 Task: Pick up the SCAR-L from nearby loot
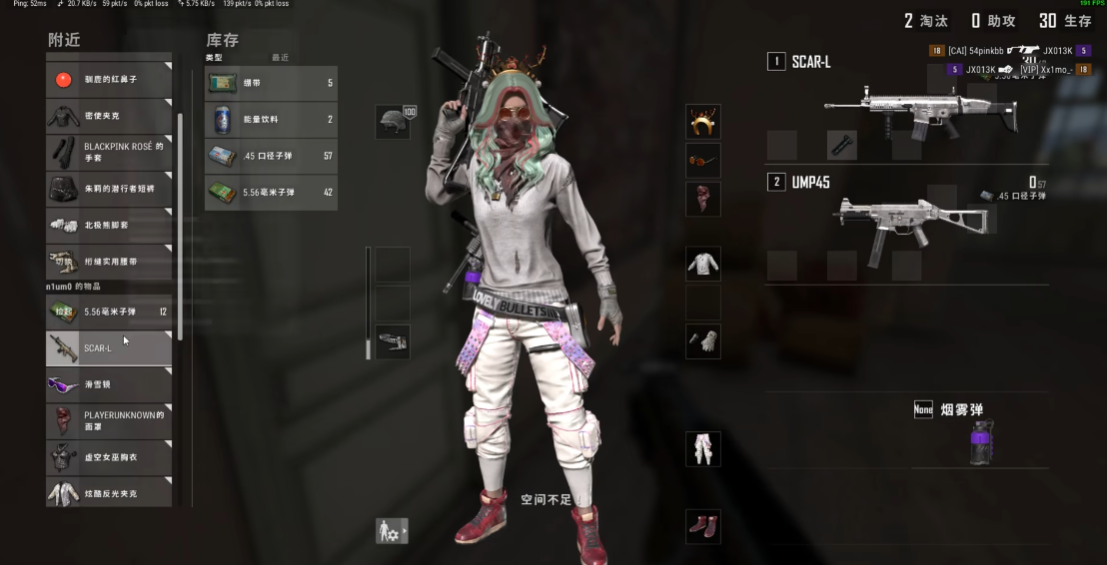click(x=109, y=347)
